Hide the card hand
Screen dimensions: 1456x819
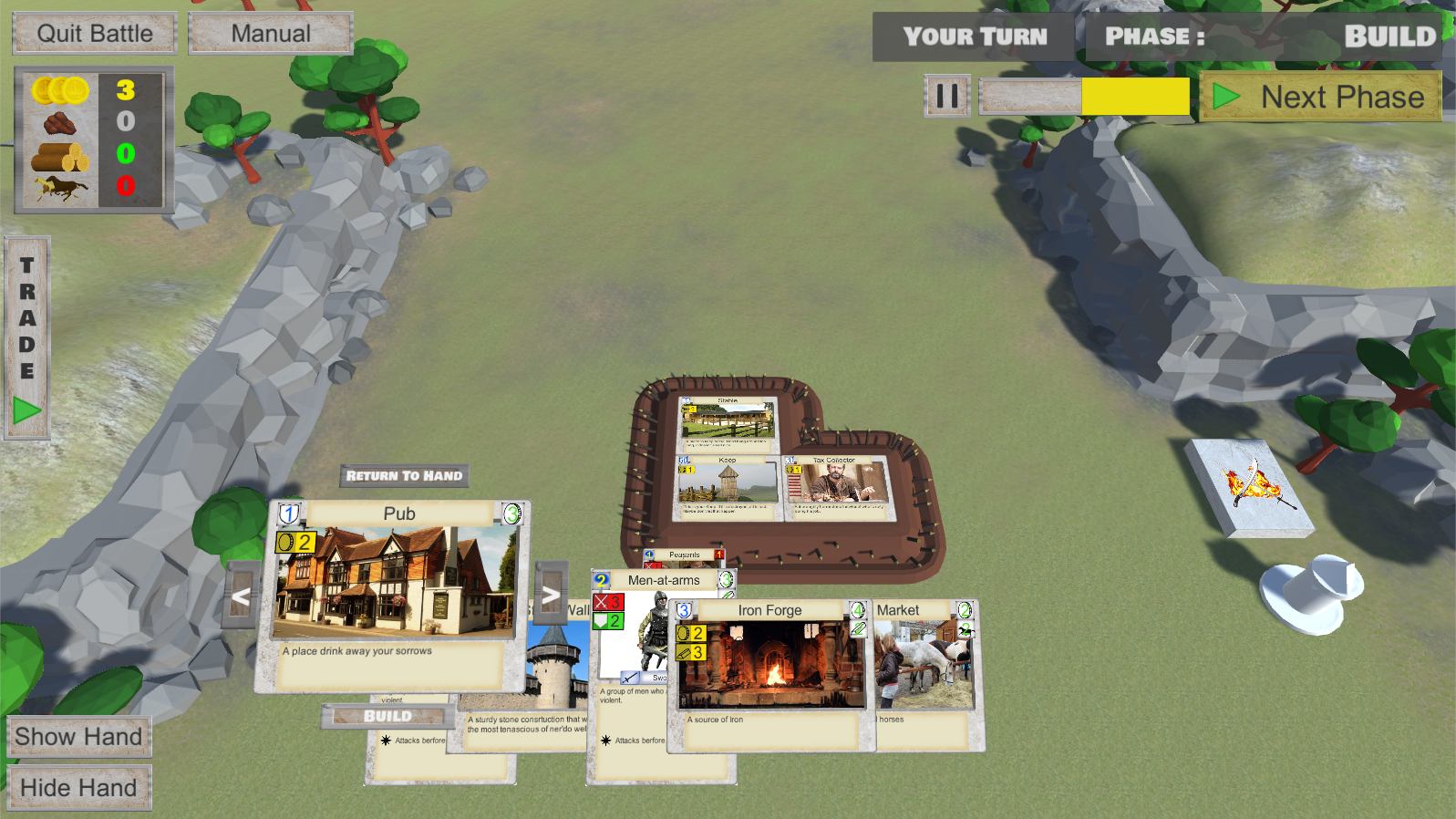click(x=78, y=788)
